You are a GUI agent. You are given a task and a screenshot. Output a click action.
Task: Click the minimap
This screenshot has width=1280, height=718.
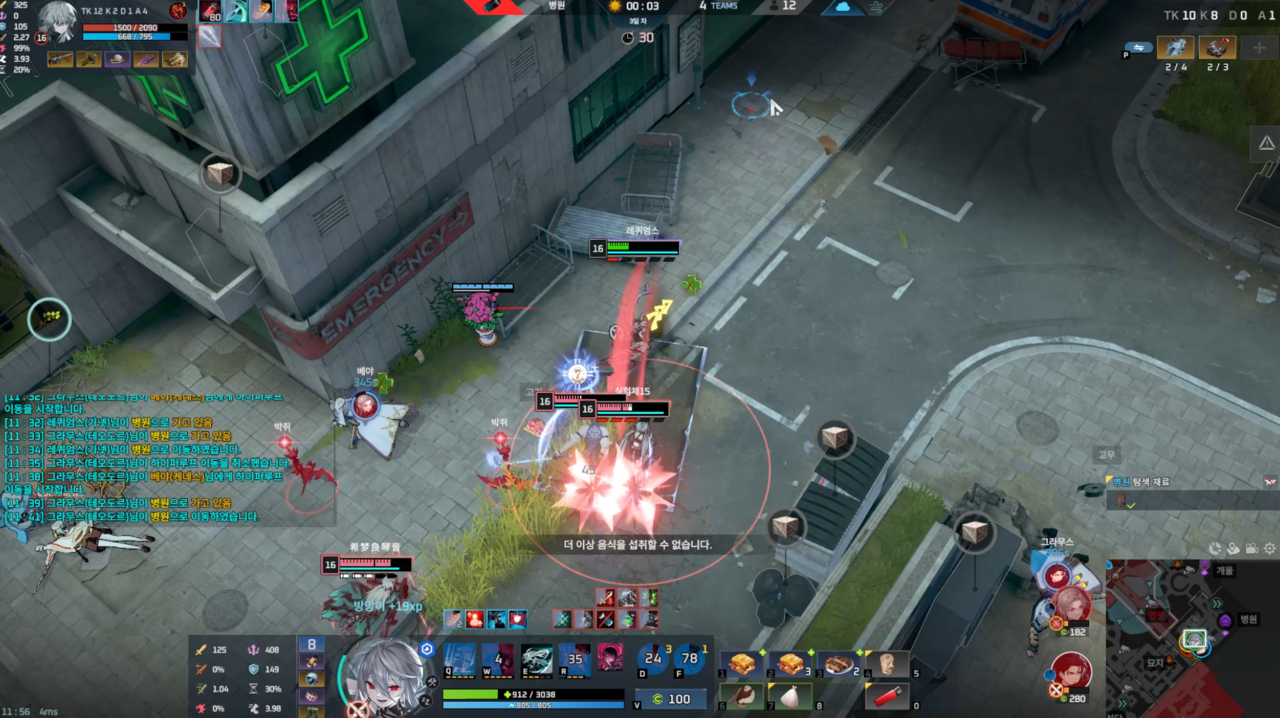(x=1192, y=638)
